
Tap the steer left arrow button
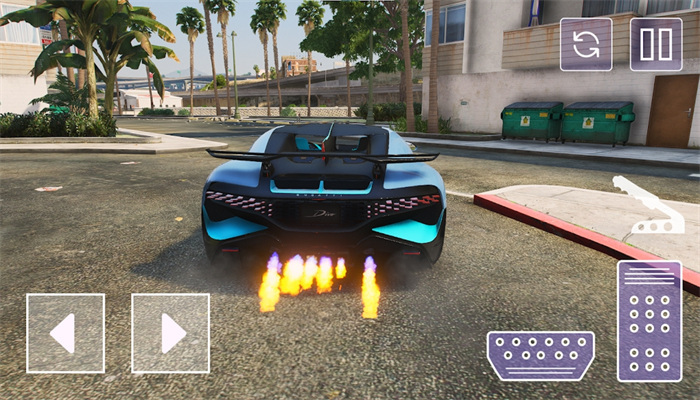[65, 333]
